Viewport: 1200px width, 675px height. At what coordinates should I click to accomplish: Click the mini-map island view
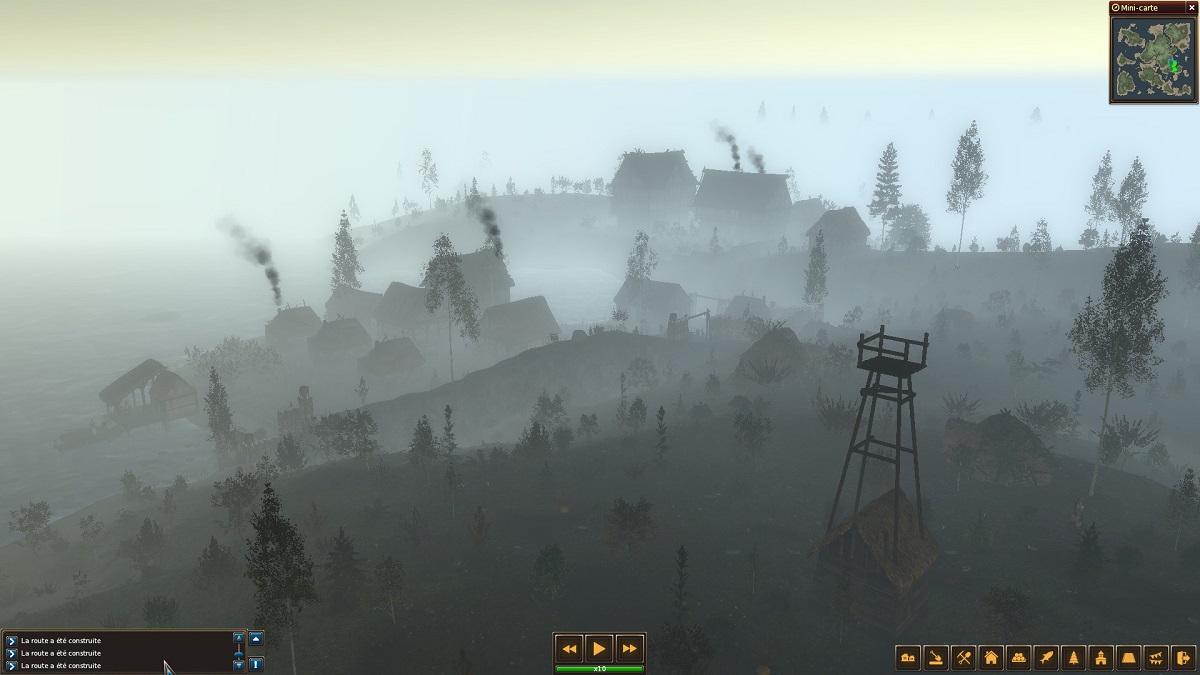[1153, 57]
